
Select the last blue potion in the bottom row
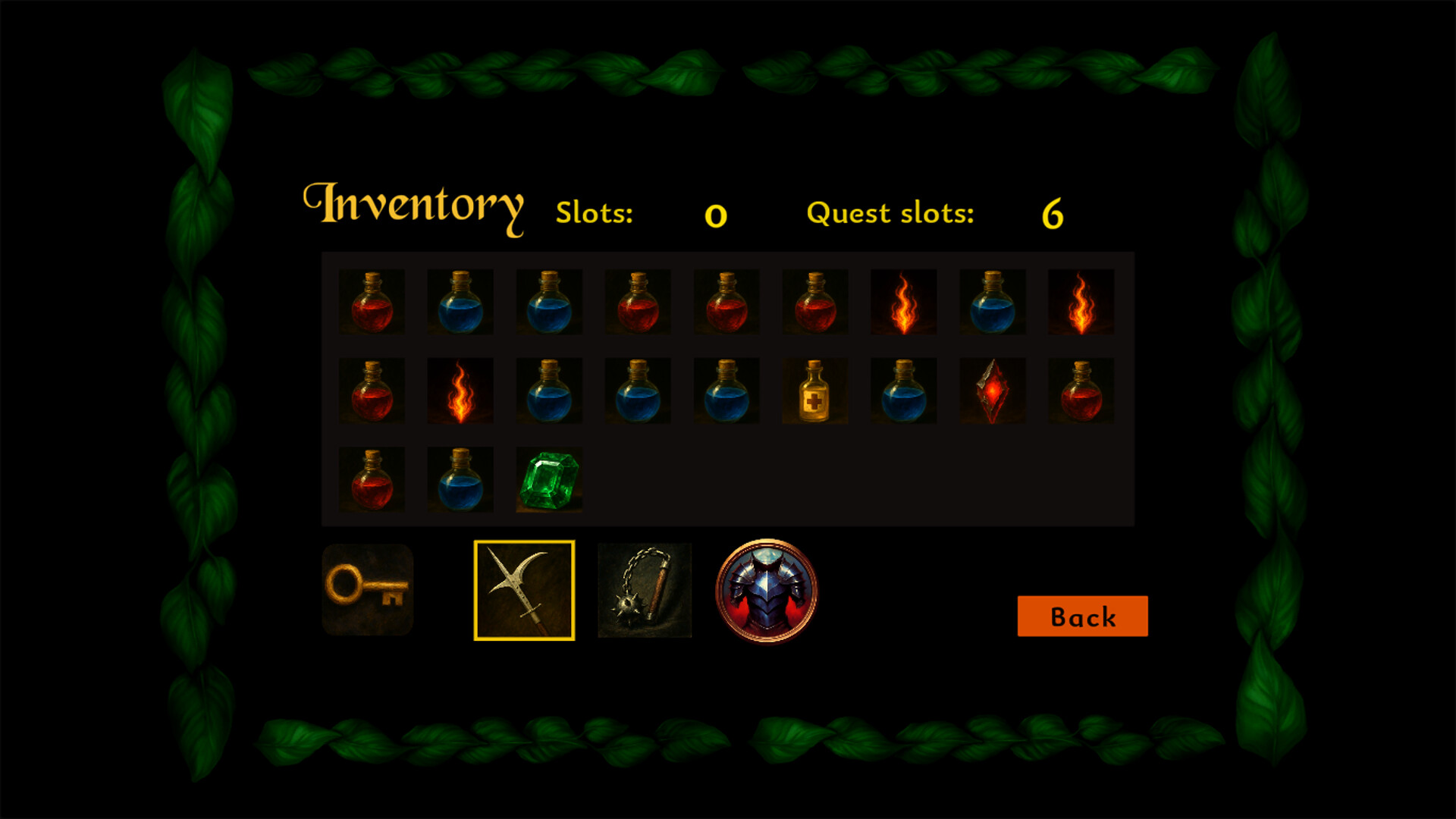tap(460, 478)
